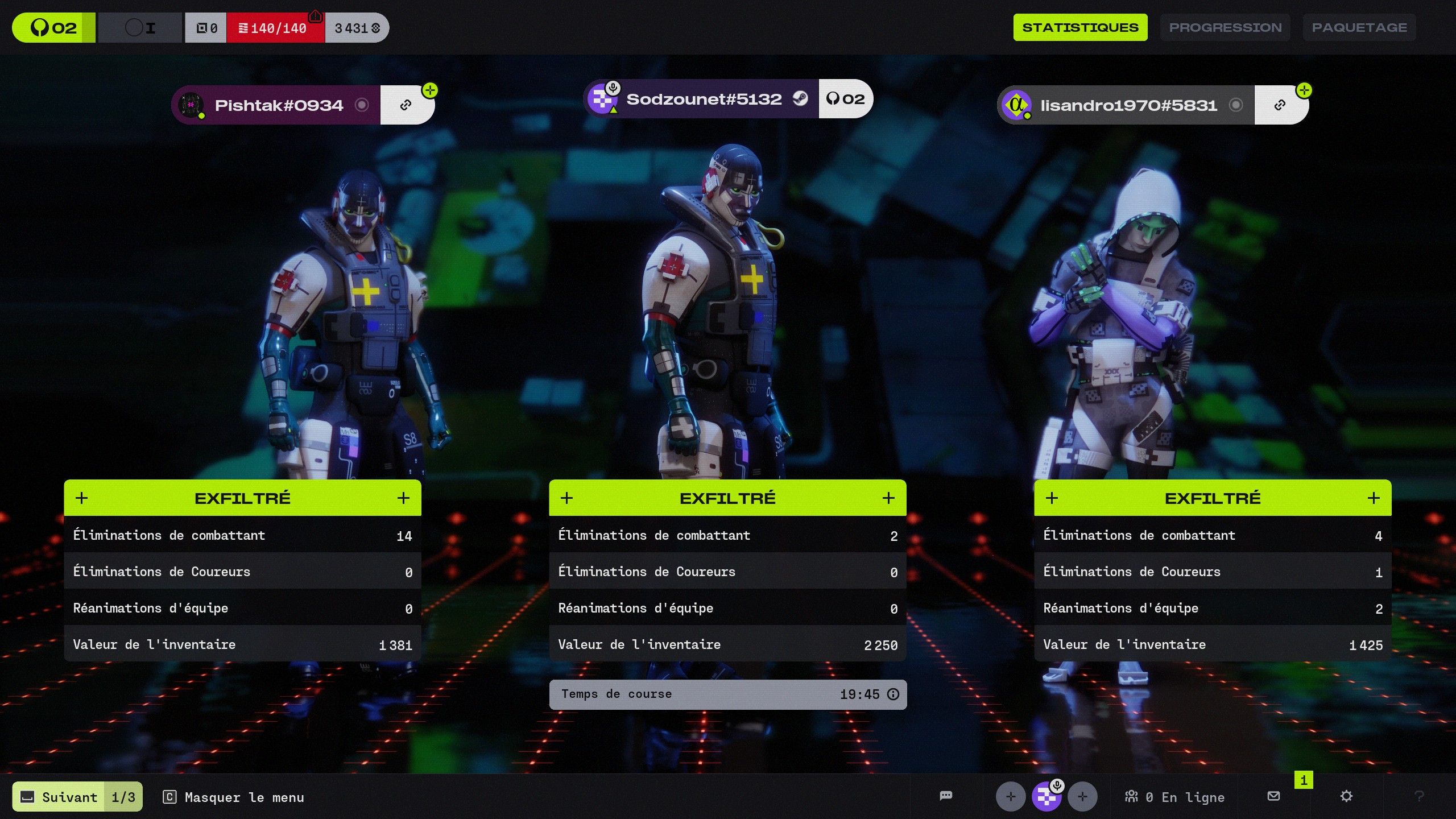The image size is (1456, 819).
Task: Switch to the STATISTIQUES tab
Action: (x=1080, y=27)
